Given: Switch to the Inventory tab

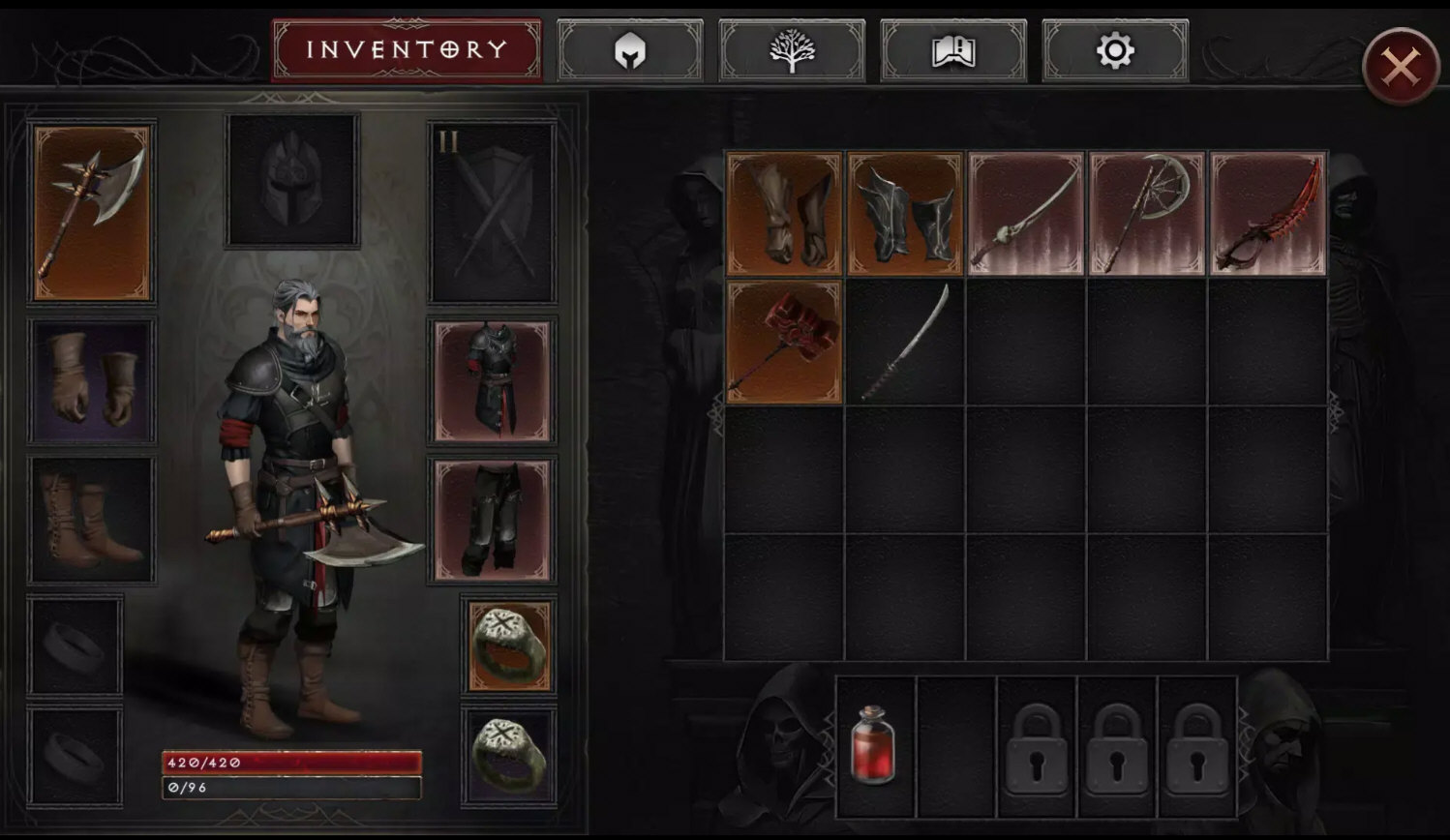Looking at the screenshot, I should click(x=407, y=49).
